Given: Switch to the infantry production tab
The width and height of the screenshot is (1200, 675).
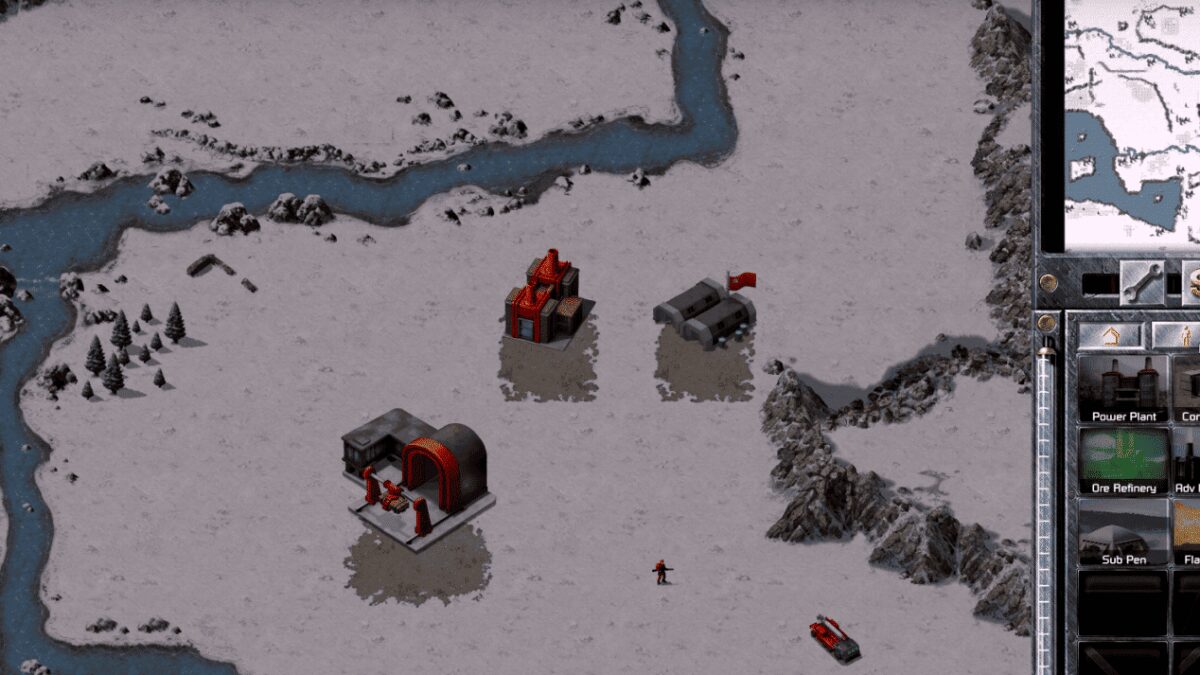Looking at the screenshot, I should pyautogui.click(x=1180, y=335).
